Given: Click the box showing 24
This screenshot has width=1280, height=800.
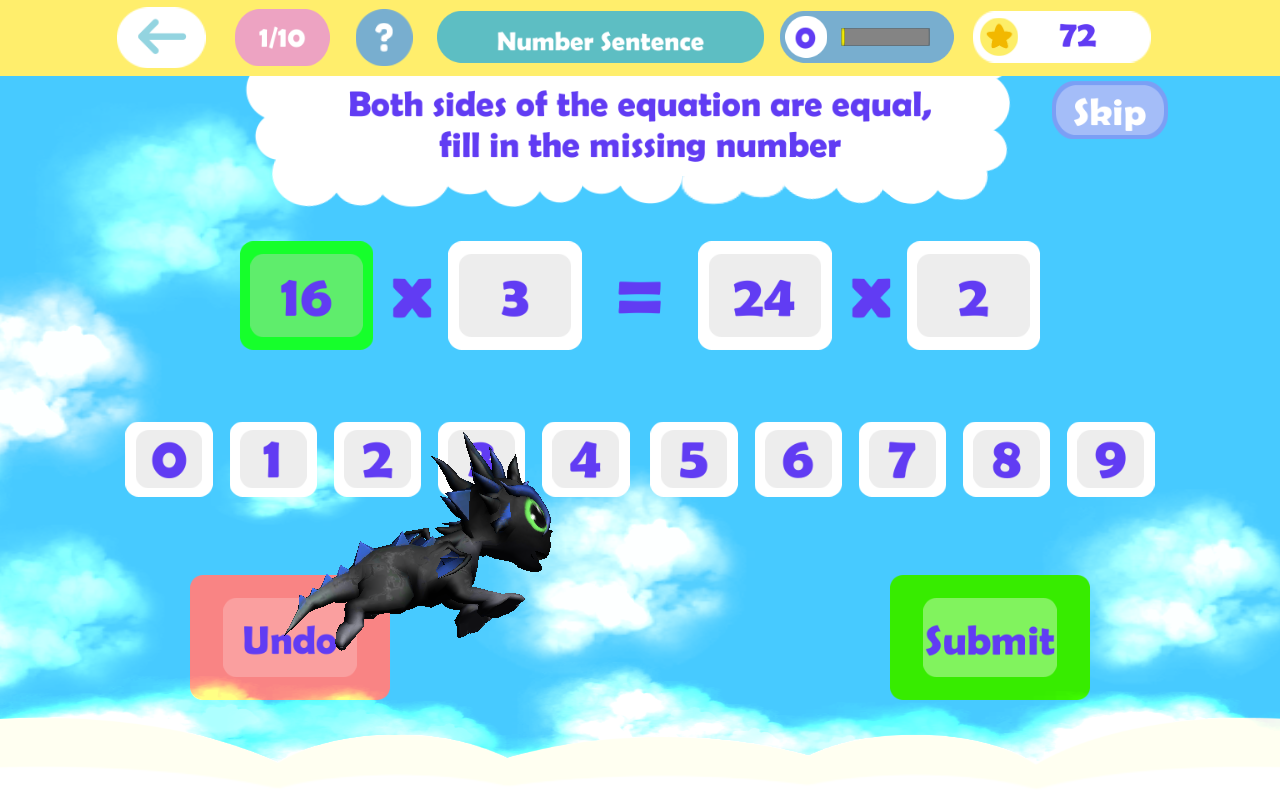Looking at the screenshot, I should [x=764, y=295].
